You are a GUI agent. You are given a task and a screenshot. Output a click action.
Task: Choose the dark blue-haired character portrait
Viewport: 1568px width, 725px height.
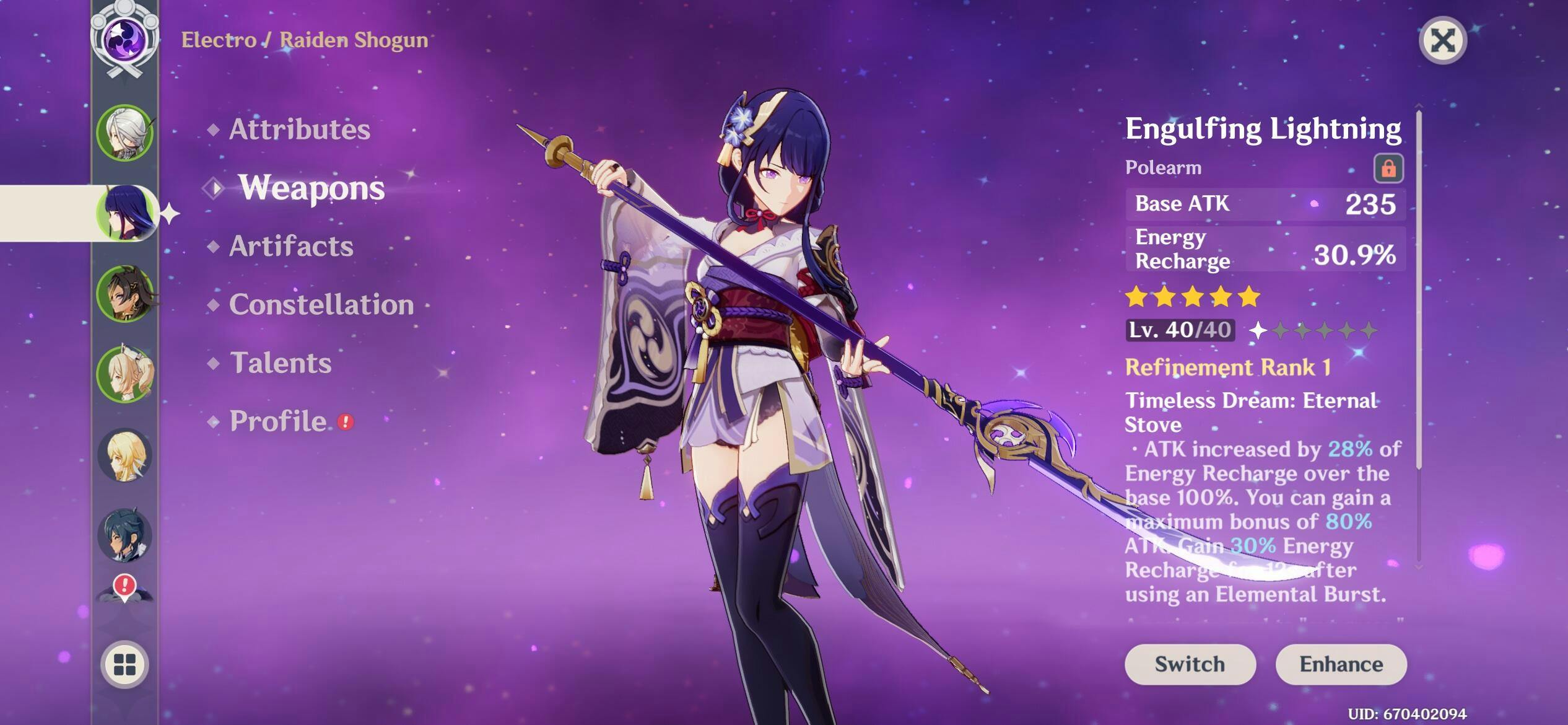pyautogui.click(x=125, y=535)
